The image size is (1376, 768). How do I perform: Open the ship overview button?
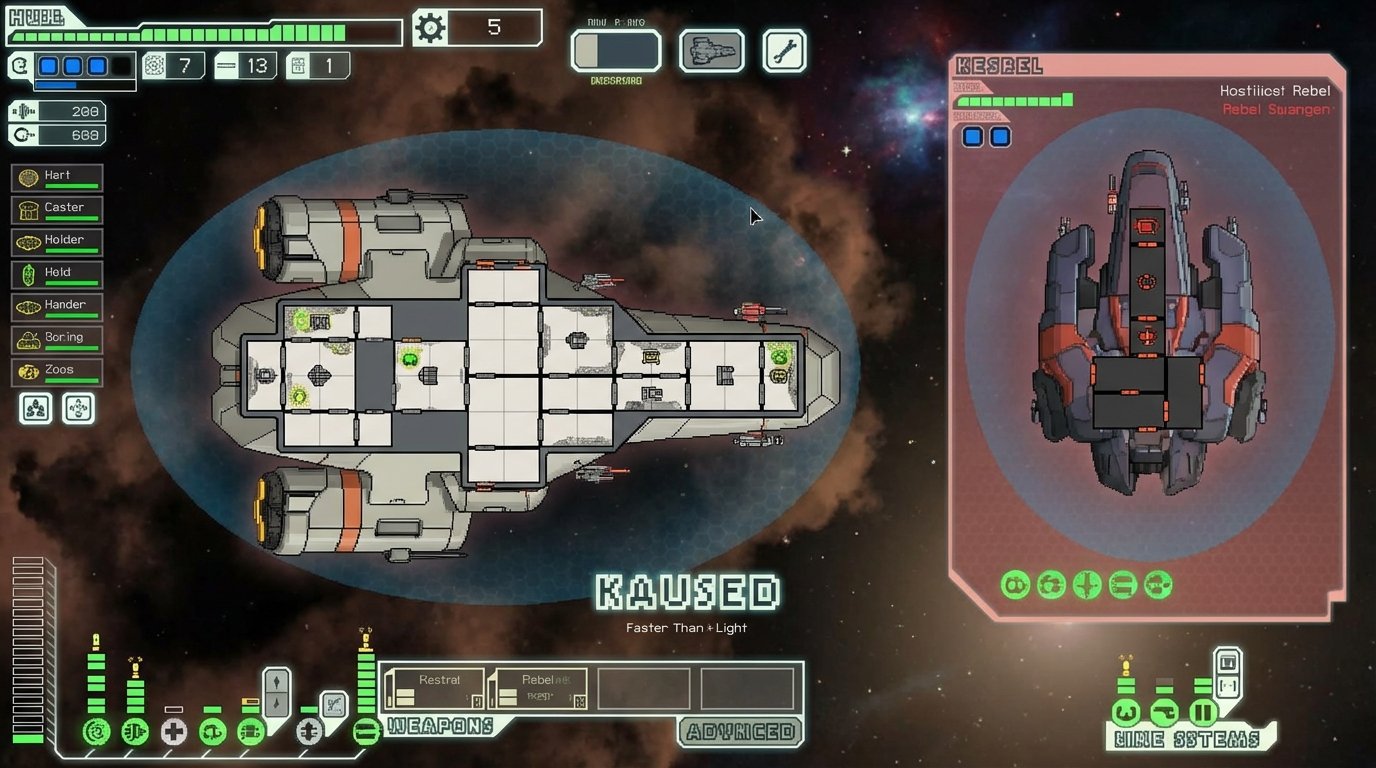click(711, 50)
